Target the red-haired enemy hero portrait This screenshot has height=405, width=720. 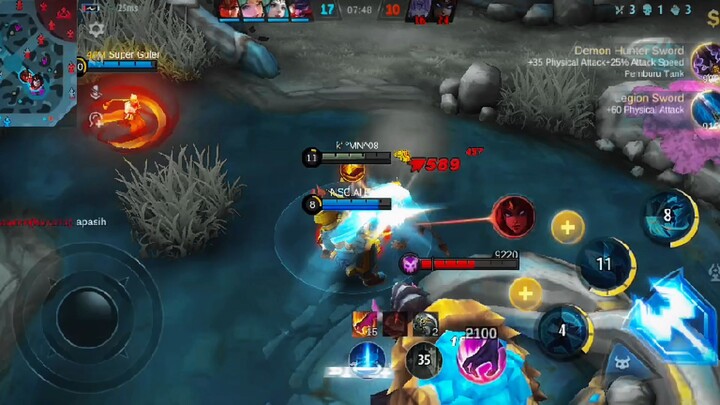click(x=512, y=215)
